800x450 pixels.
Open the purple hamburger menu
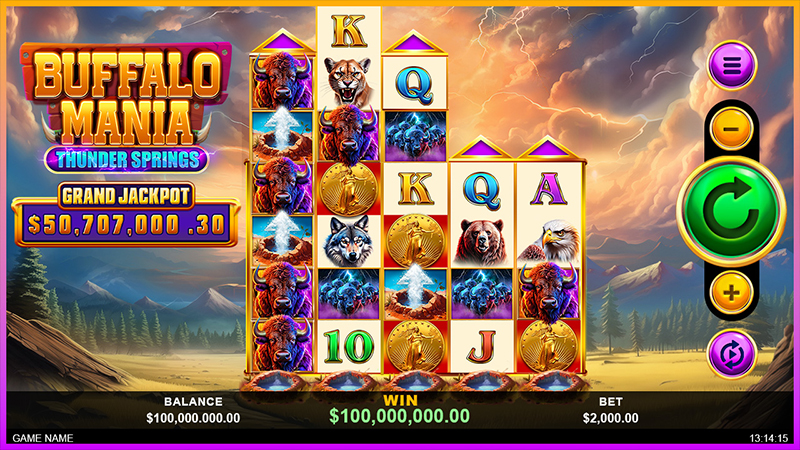[732, 67]
